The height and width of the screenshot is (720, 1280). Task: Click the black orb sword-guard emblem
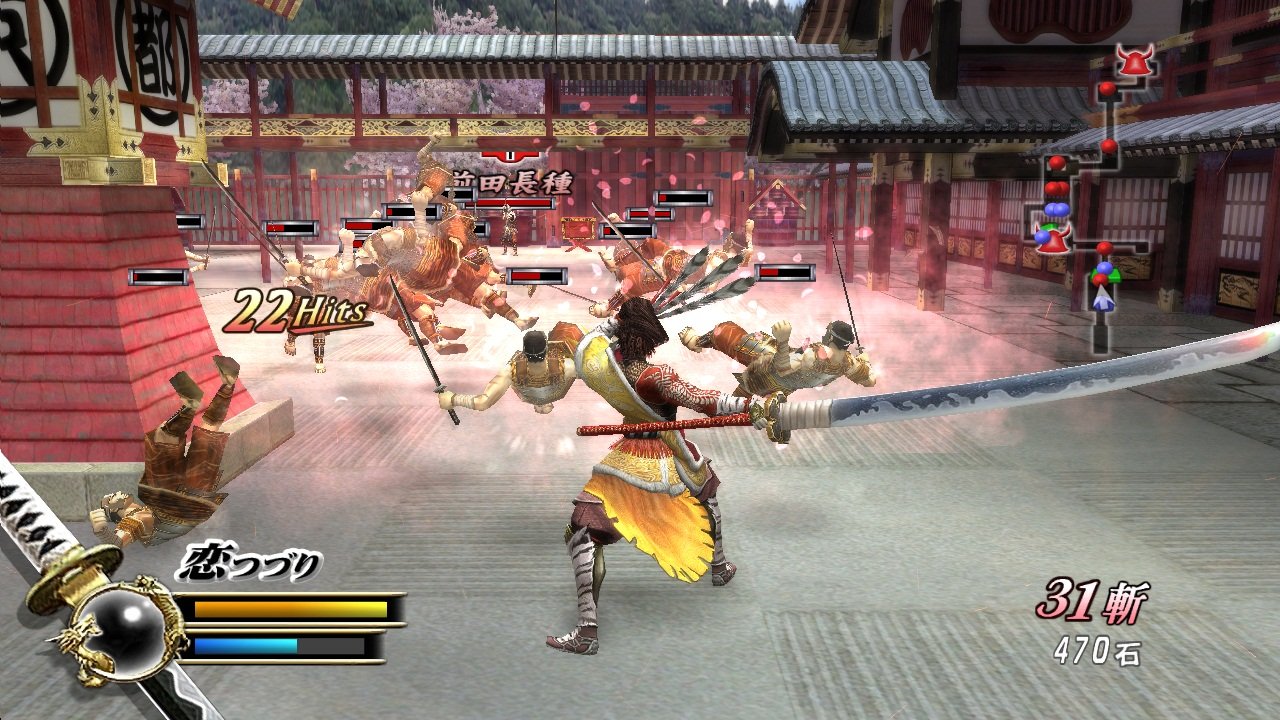coord(120,630)
